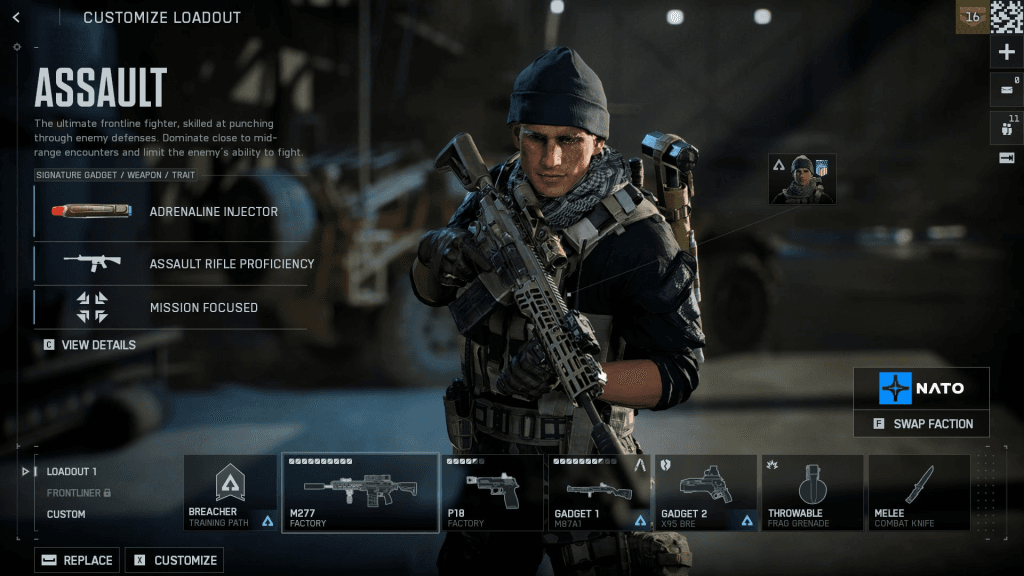Image resolution: width=1024 pixels, height=576 pixels.
Task: Choose the Frag Grenade throwable slot
Action: (x=812, y=493)
